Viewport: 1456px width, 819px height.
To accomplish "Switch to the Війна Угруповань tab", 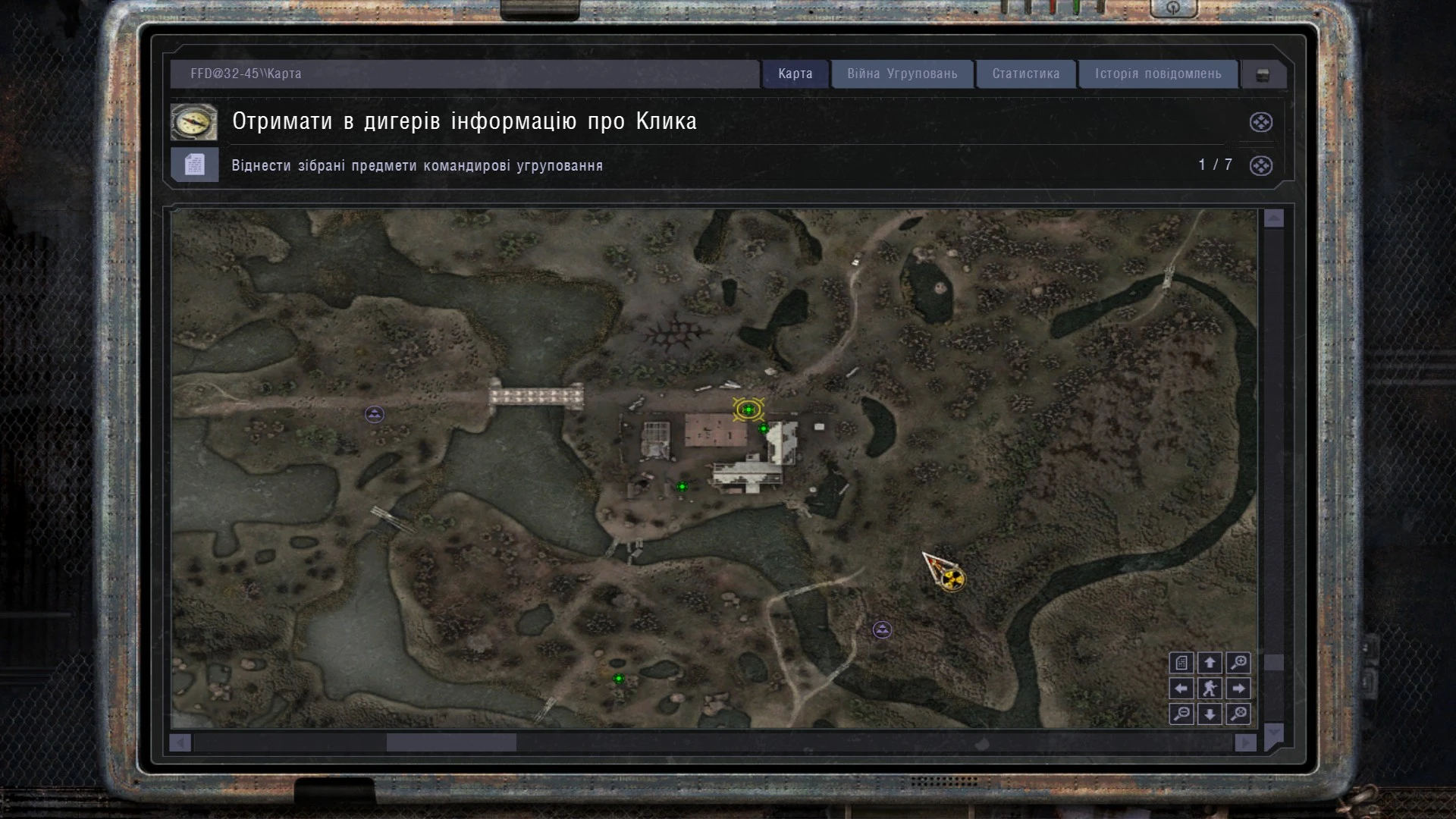I will click(902, 74).
